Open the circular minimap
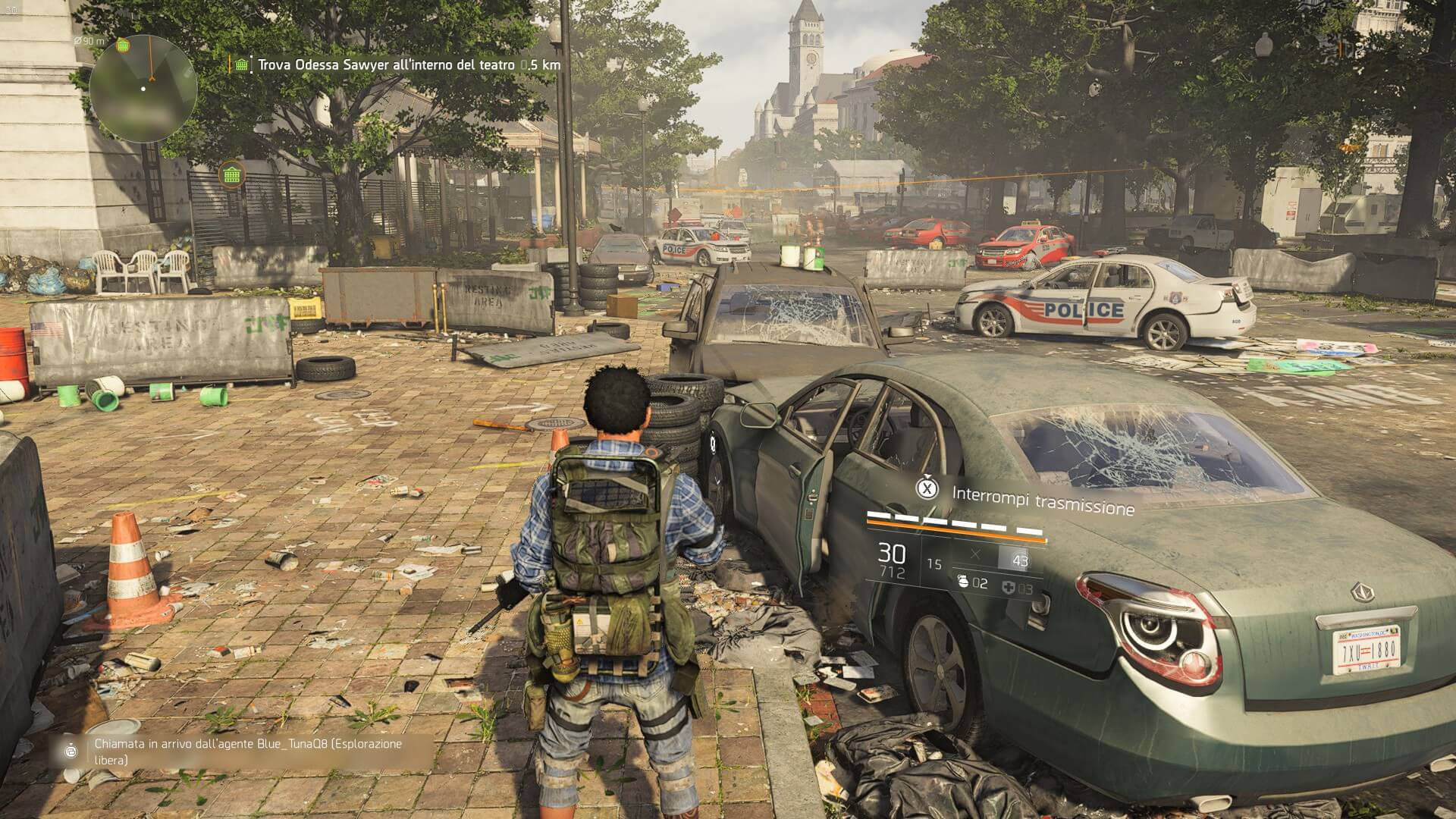 pos(143,89)
